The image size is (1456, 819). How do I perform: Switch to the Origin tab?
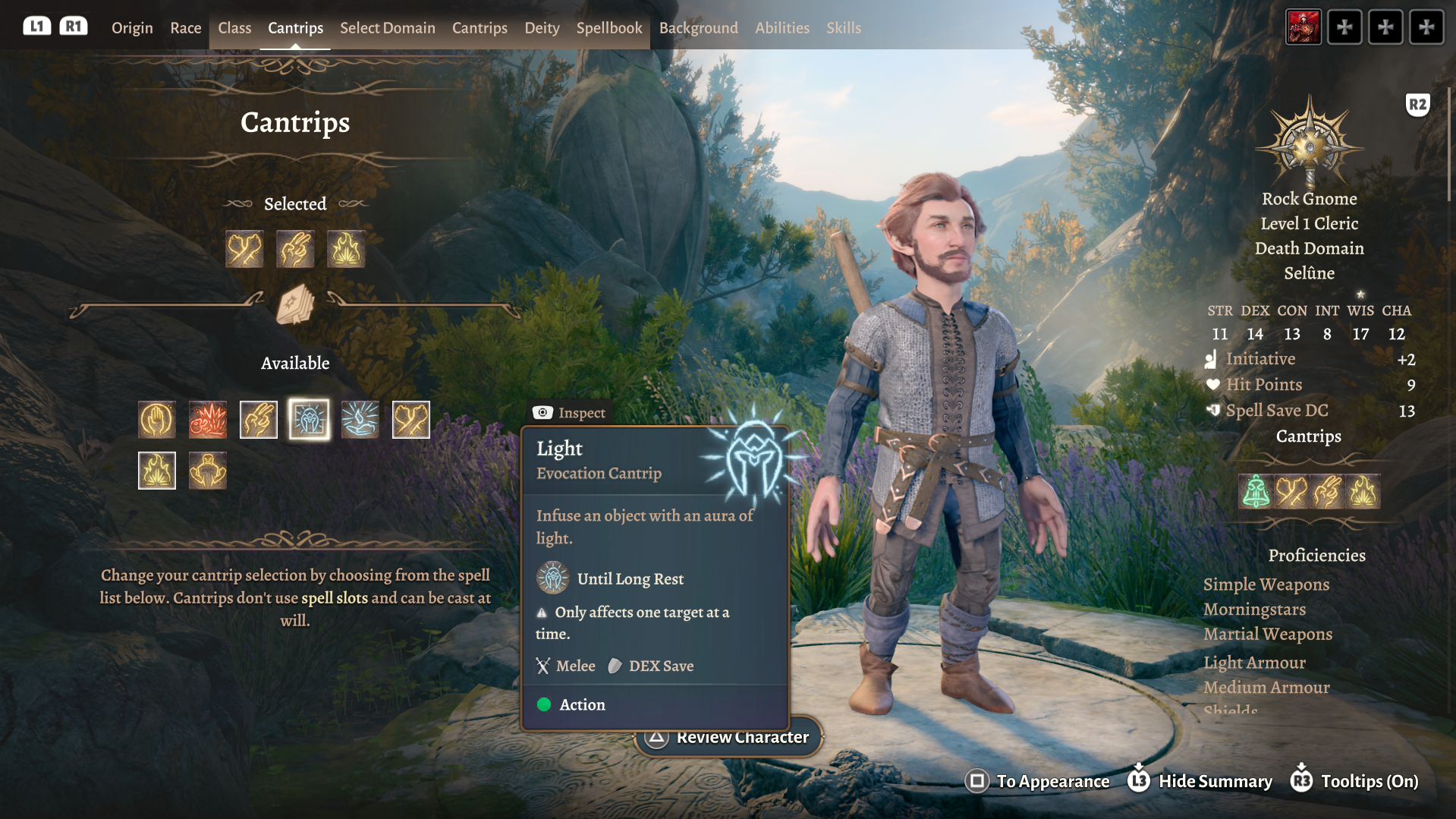click(x=132, y=28)
